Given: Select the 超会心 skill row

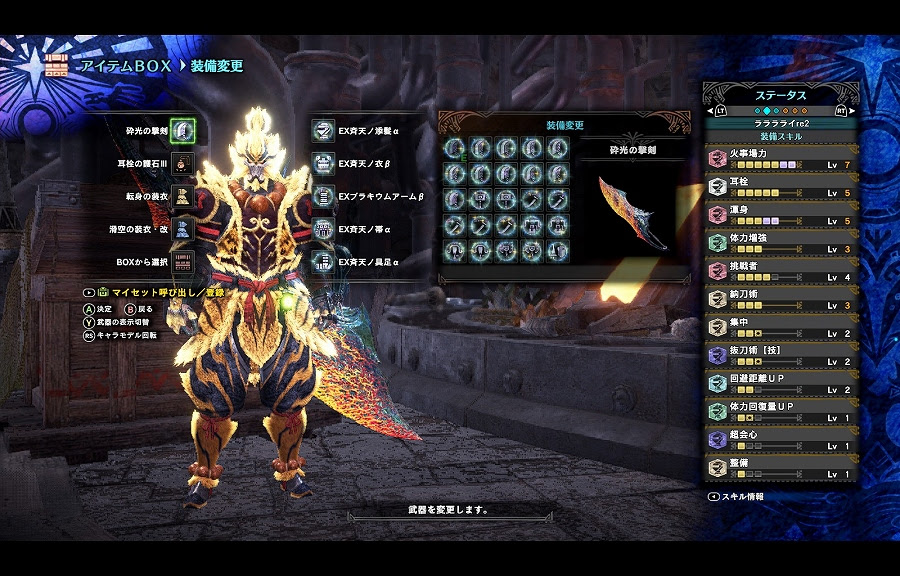Looking at the screenshot, I should tap(781, 439).
